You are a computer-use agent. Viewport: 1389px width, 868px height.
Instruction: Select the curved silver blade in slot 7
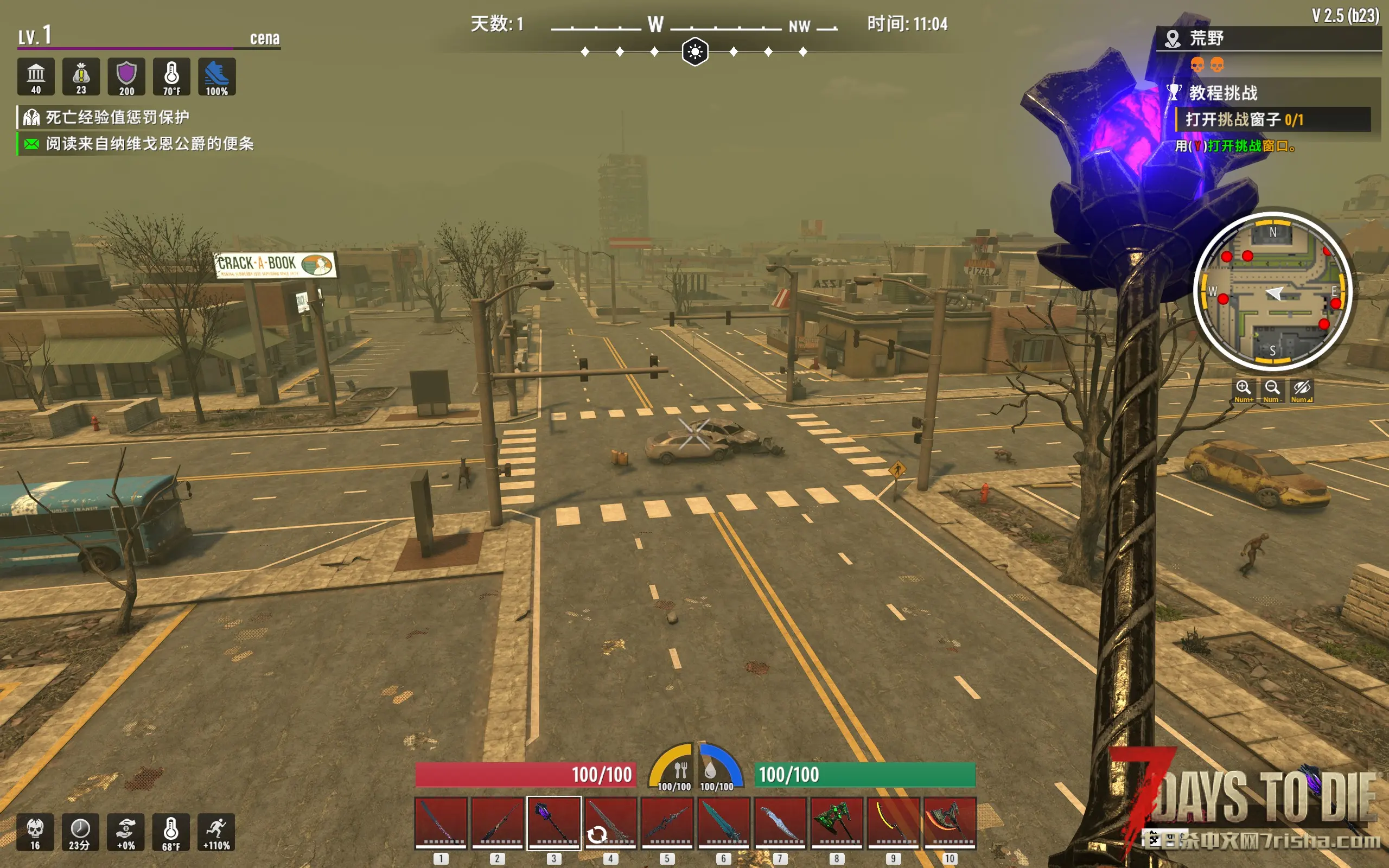[x=780, y=822]
